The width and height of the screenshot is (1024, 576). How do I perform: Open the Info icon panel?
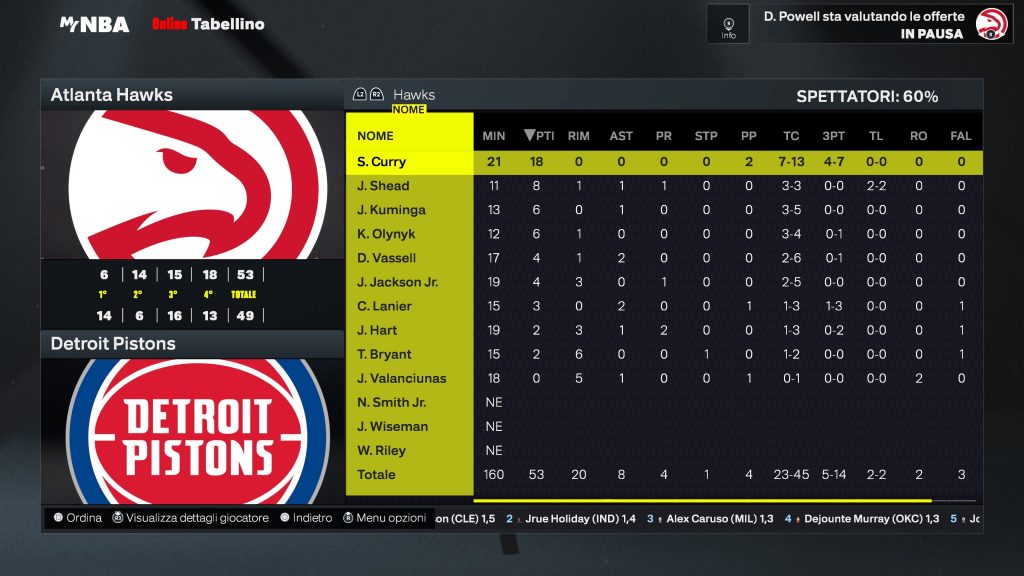728,24
